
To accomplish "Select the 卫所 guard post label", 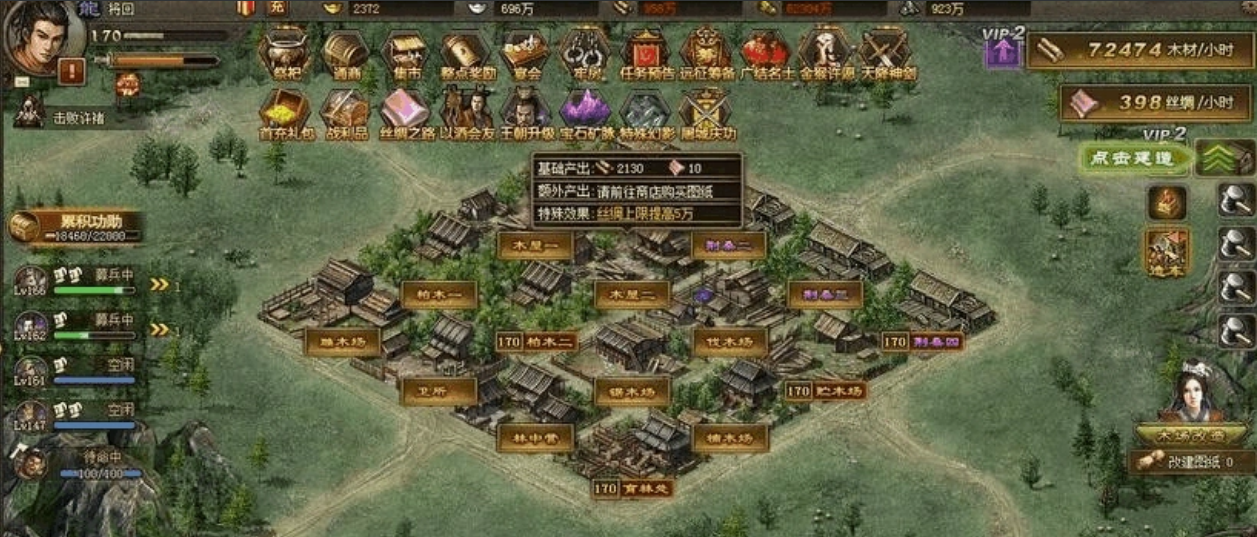I will click(438, 391).
